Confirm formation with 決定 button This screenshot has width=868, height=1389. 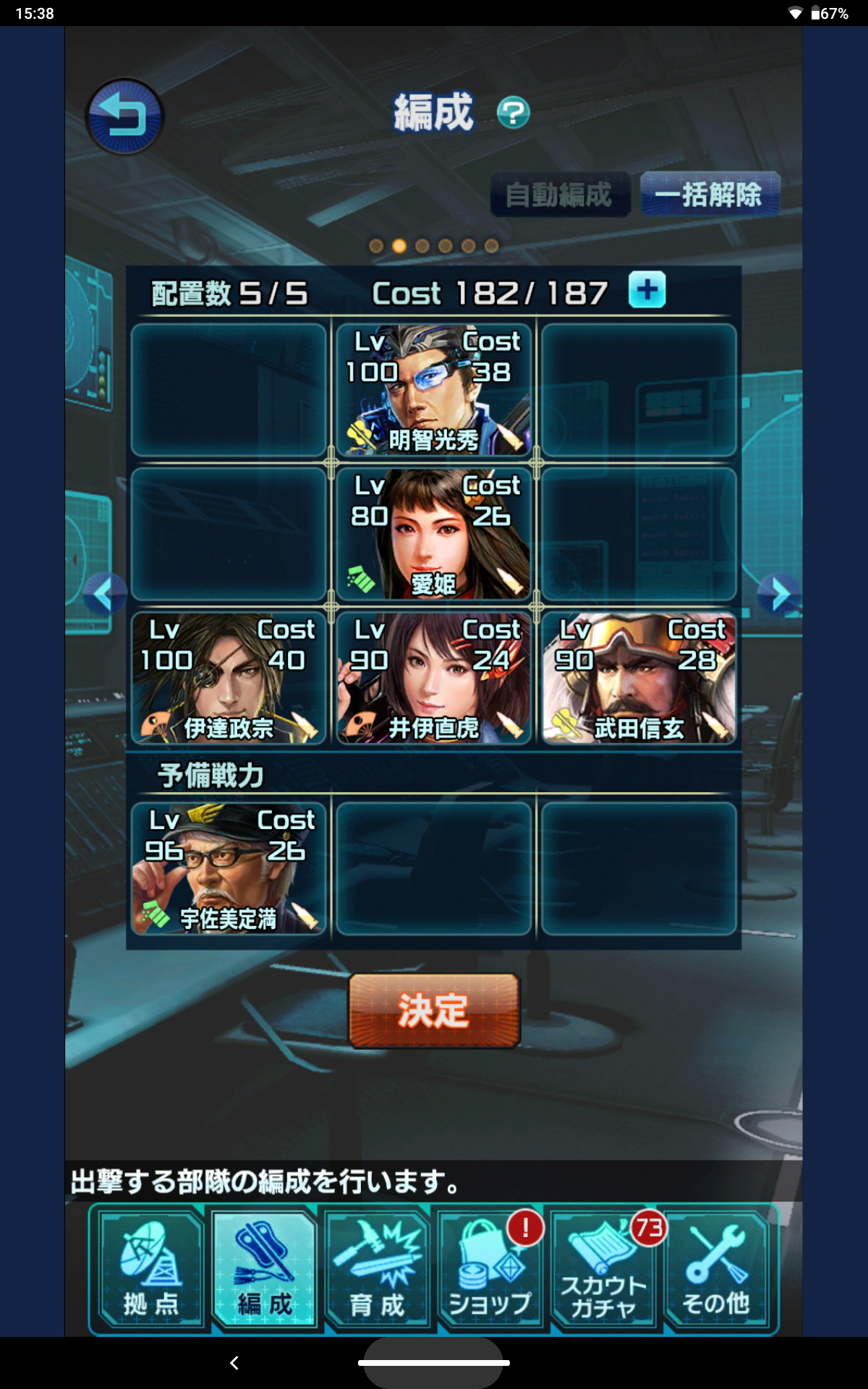tap(434, 1011)
